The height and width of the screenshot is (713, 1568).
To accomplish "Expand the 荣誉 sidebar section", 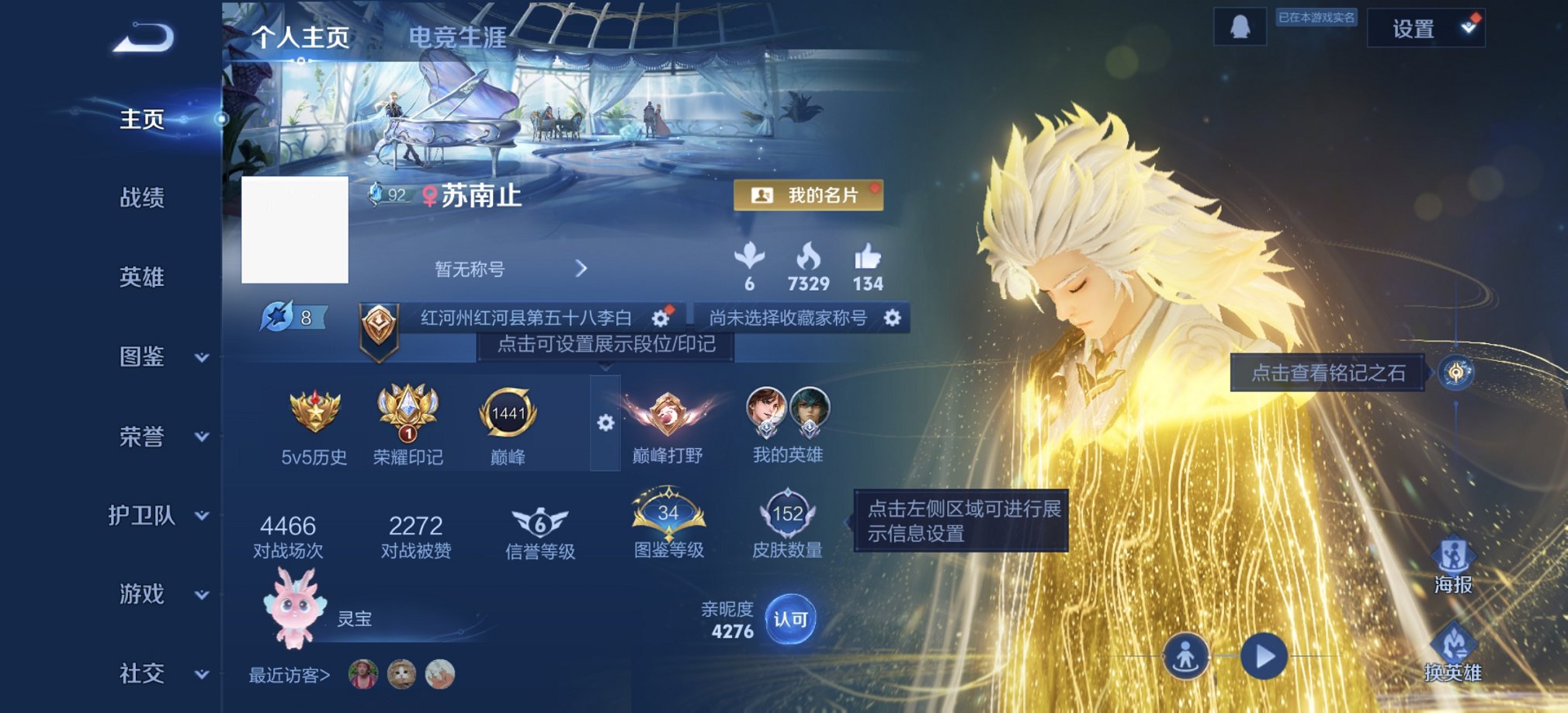I will pyautogui.click(x=144, y=435).
